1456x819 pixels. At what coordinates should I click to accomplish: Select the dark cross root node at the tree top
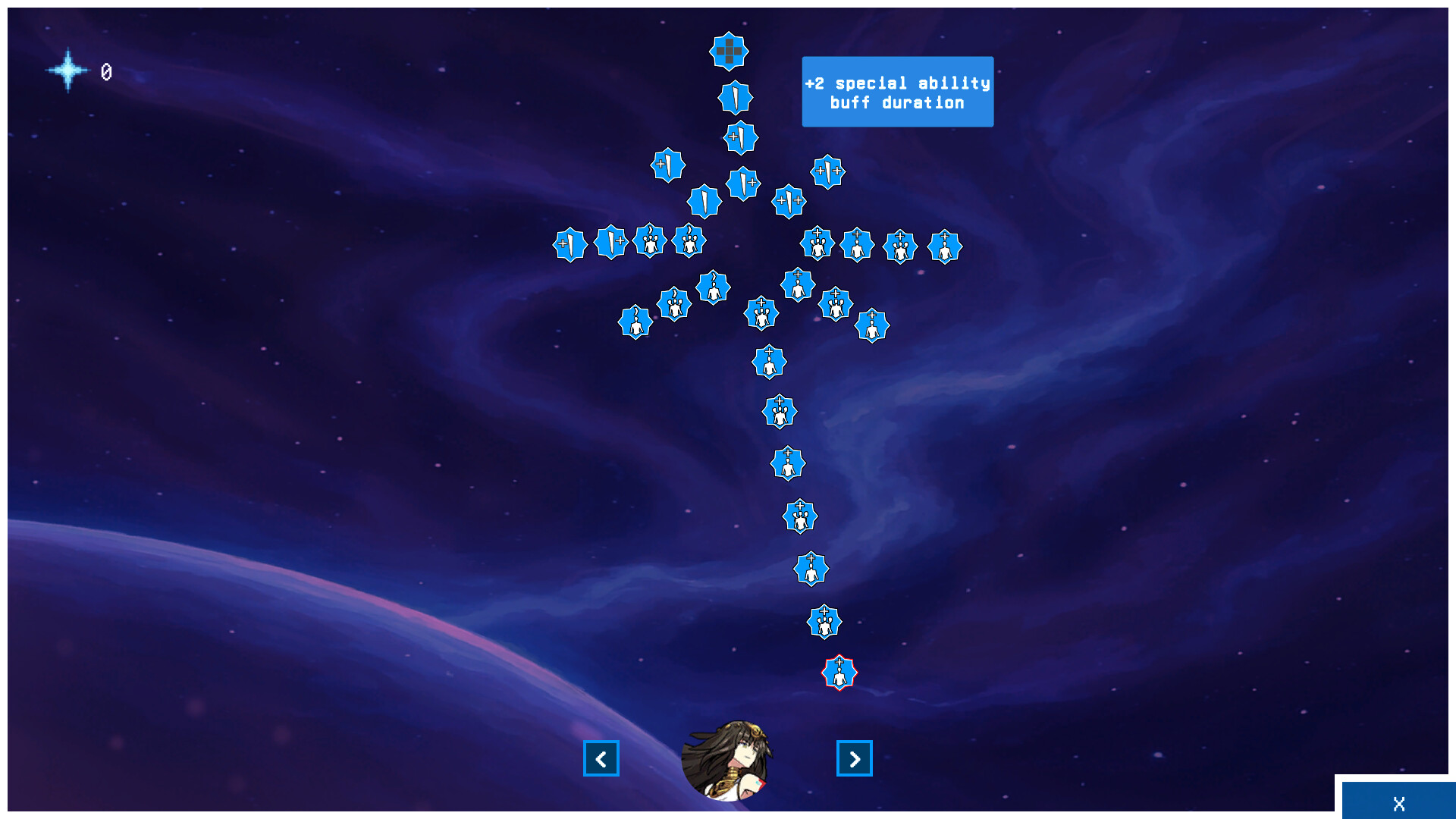click(729, 52)
